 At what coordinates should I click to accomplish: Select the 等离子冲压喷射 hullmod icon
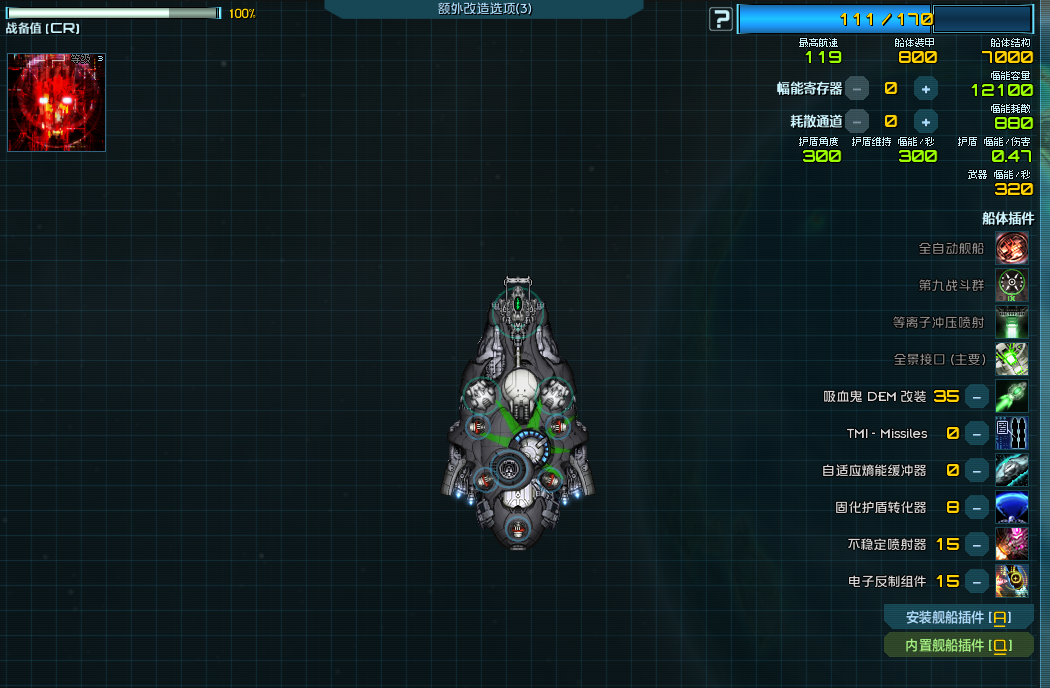tap(1012, 322)
